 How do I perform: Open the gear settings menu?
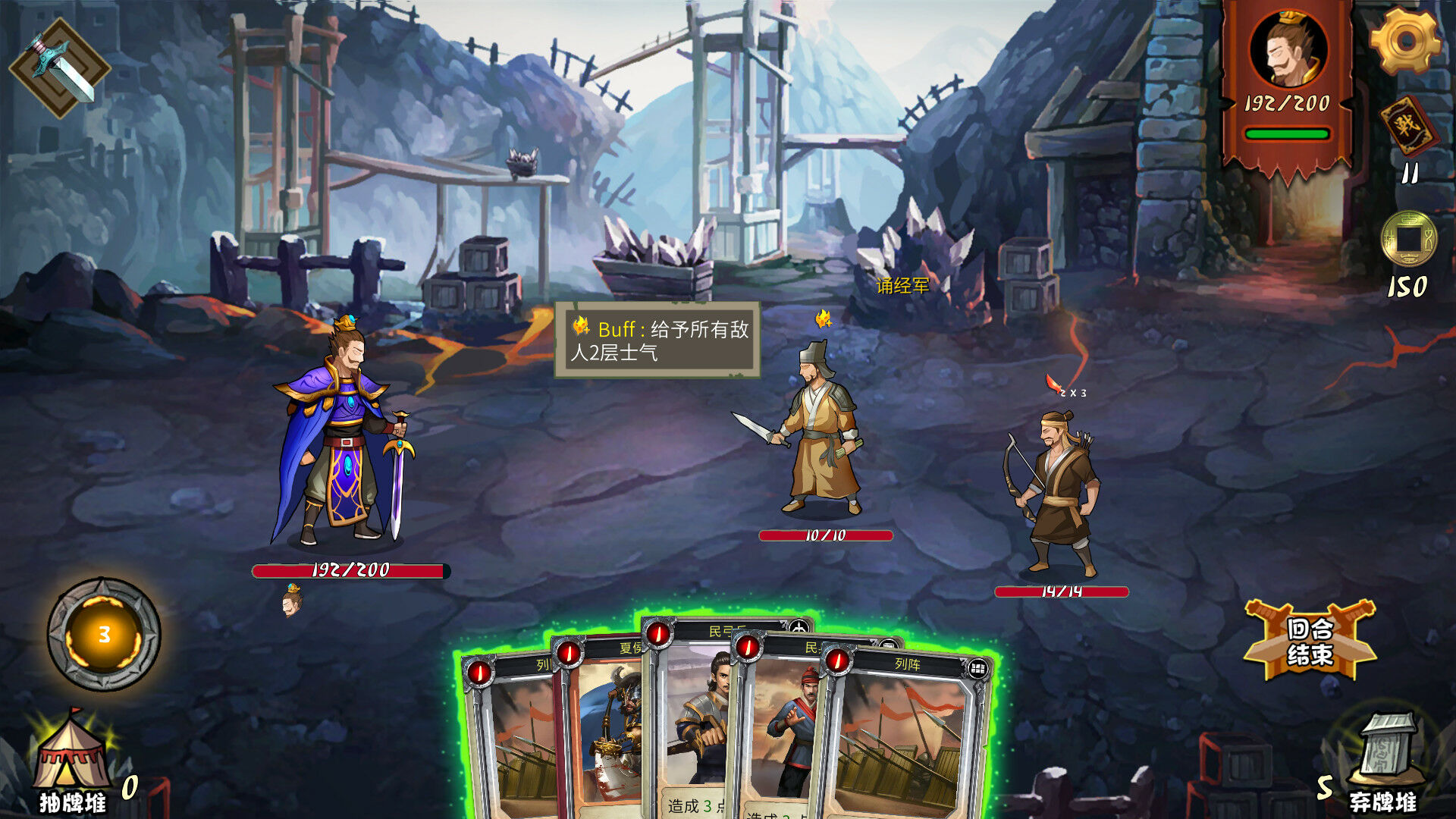1405,42
